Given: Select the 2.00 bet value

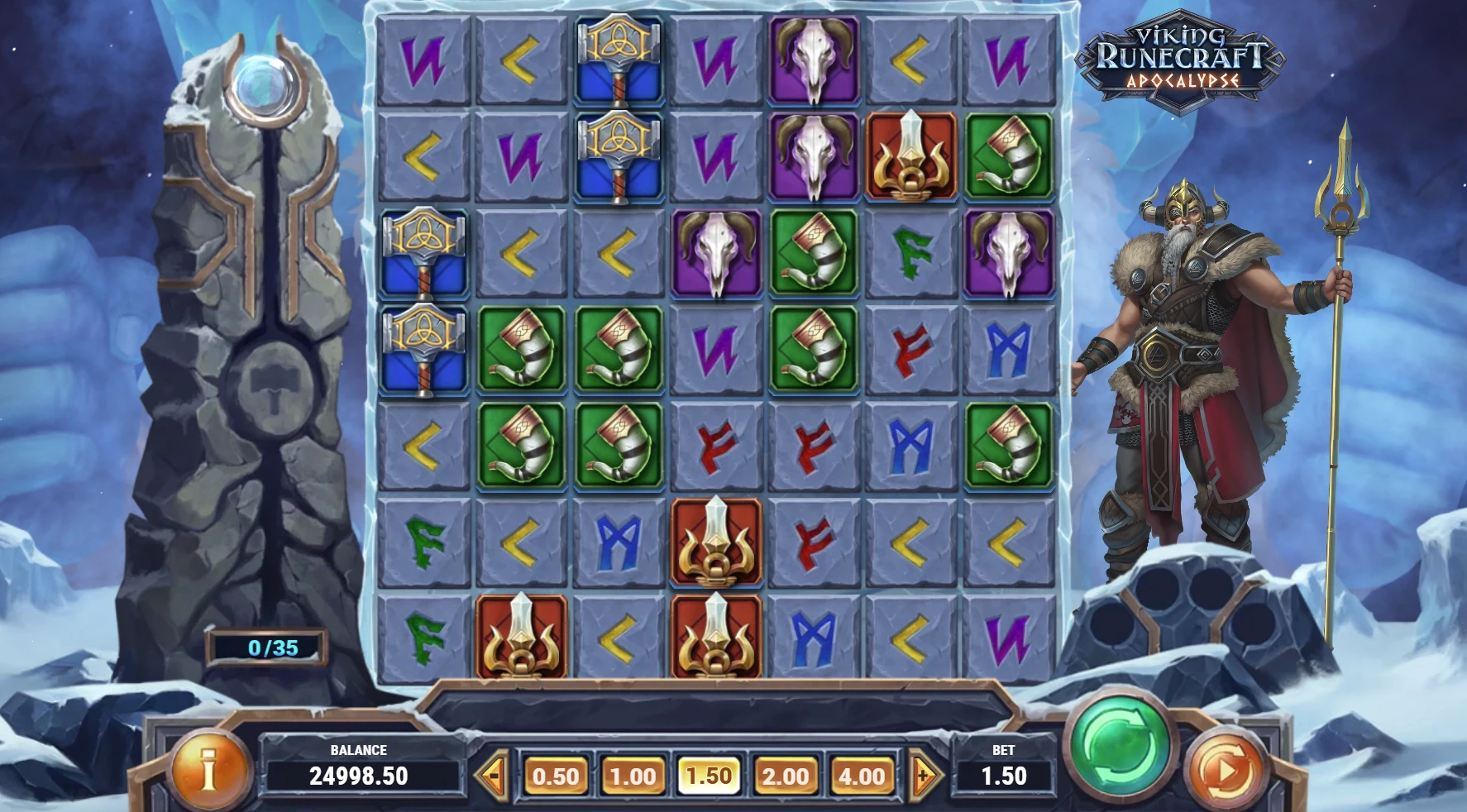Looking at the screenshot, I should tap(784, 776).
